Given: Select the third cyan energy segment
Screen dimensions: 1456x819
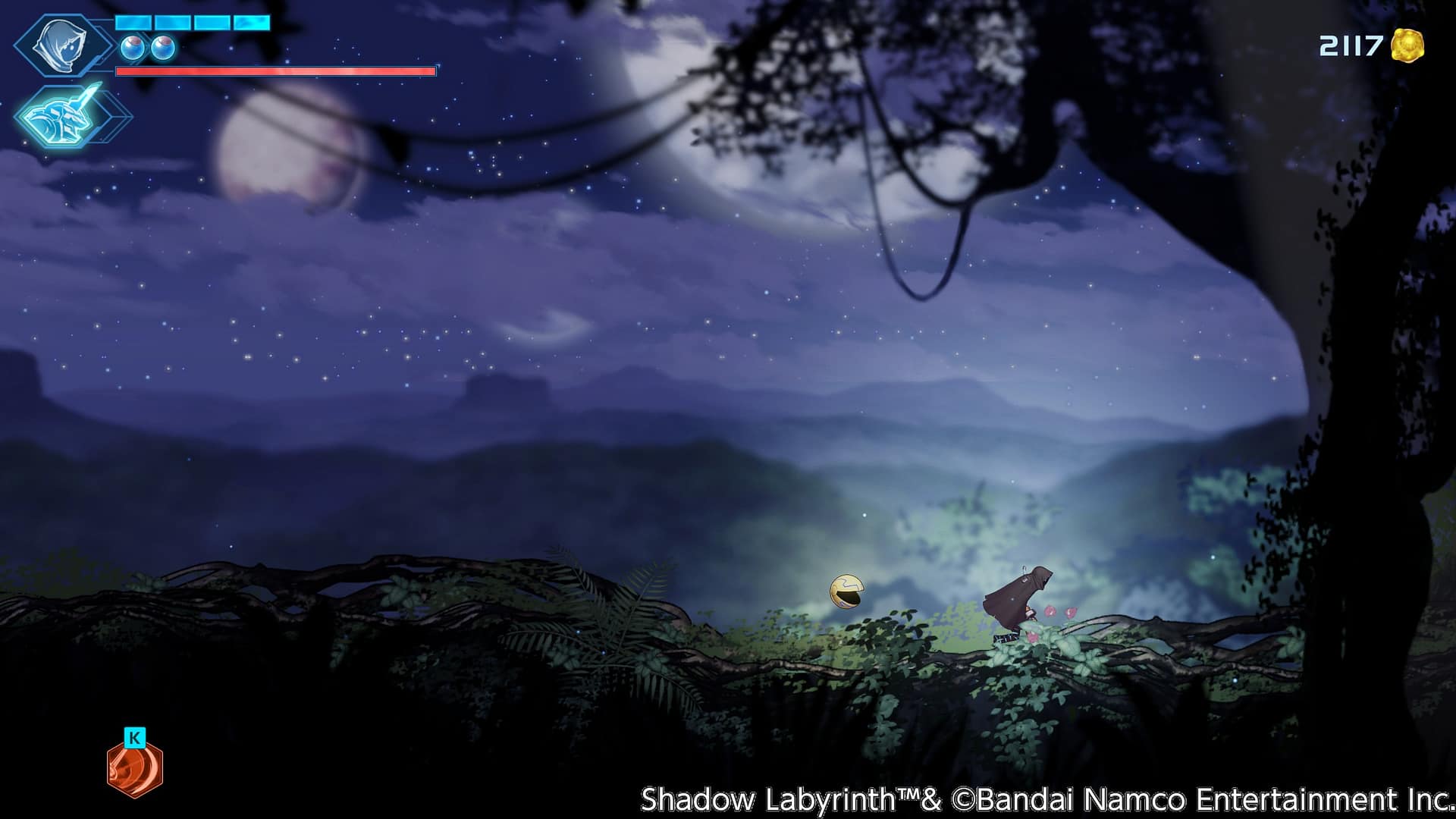Looking at the screenshot, I should [x=212, y=23].
